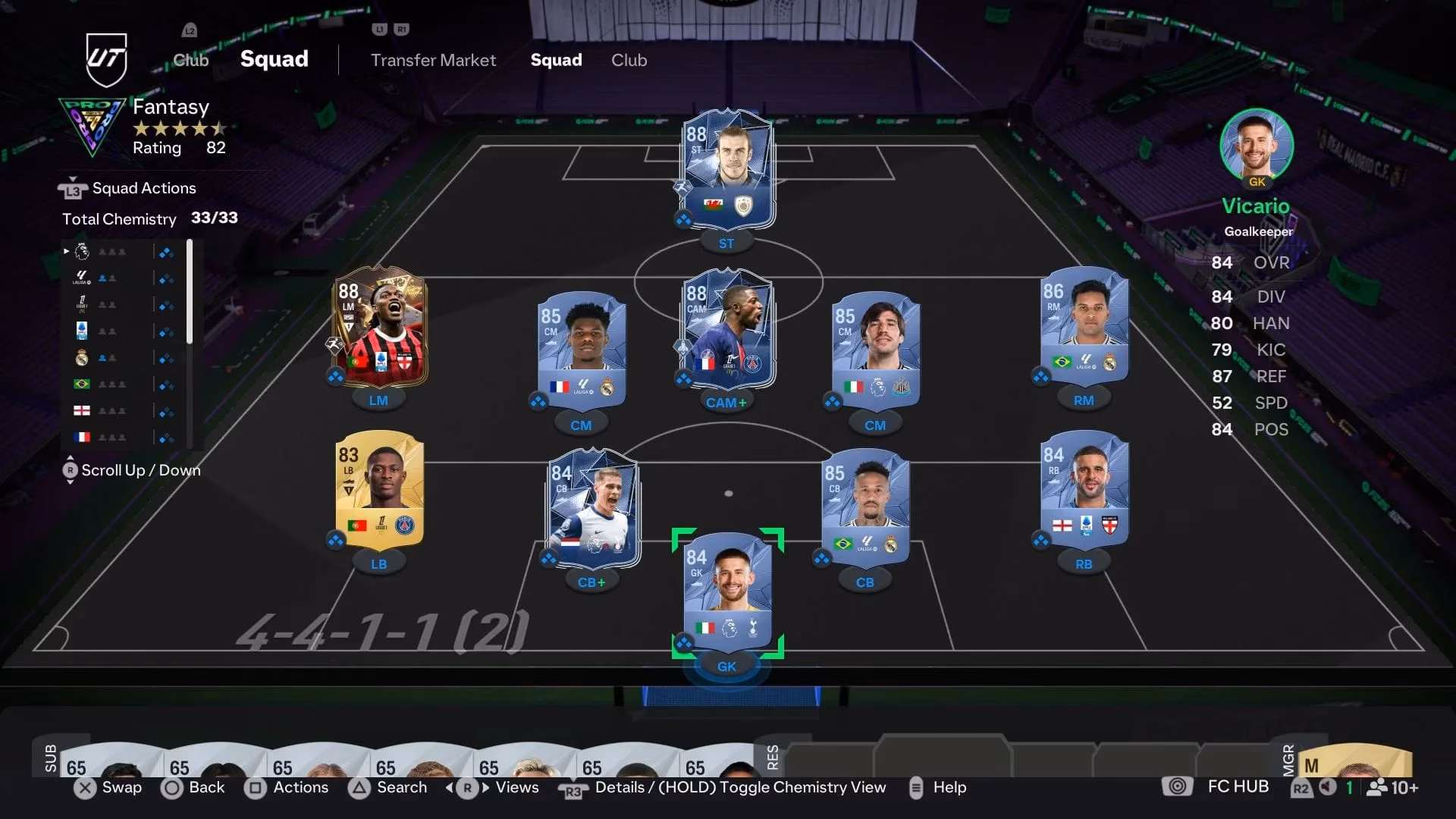Open the Club tab
The image size is (1456, 819).
(629, 60)
